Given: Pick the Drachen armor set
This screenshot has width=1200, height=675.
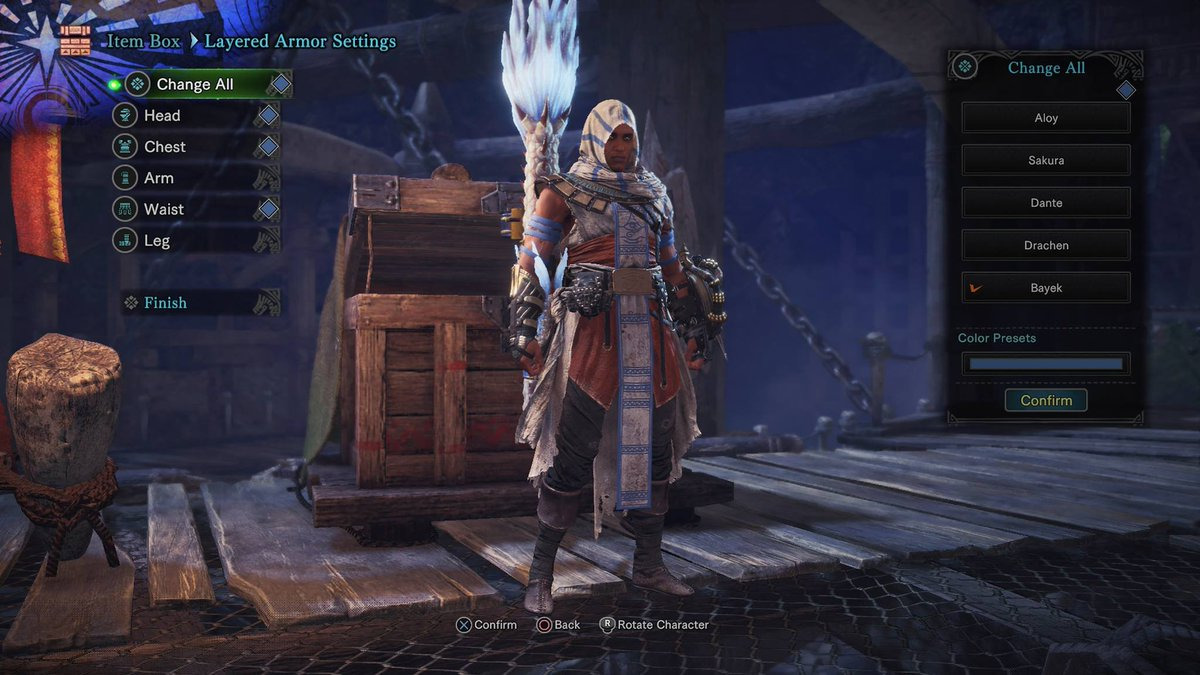Looking at the screenshot, I should pyautogui.click(x=1046, y=245).
